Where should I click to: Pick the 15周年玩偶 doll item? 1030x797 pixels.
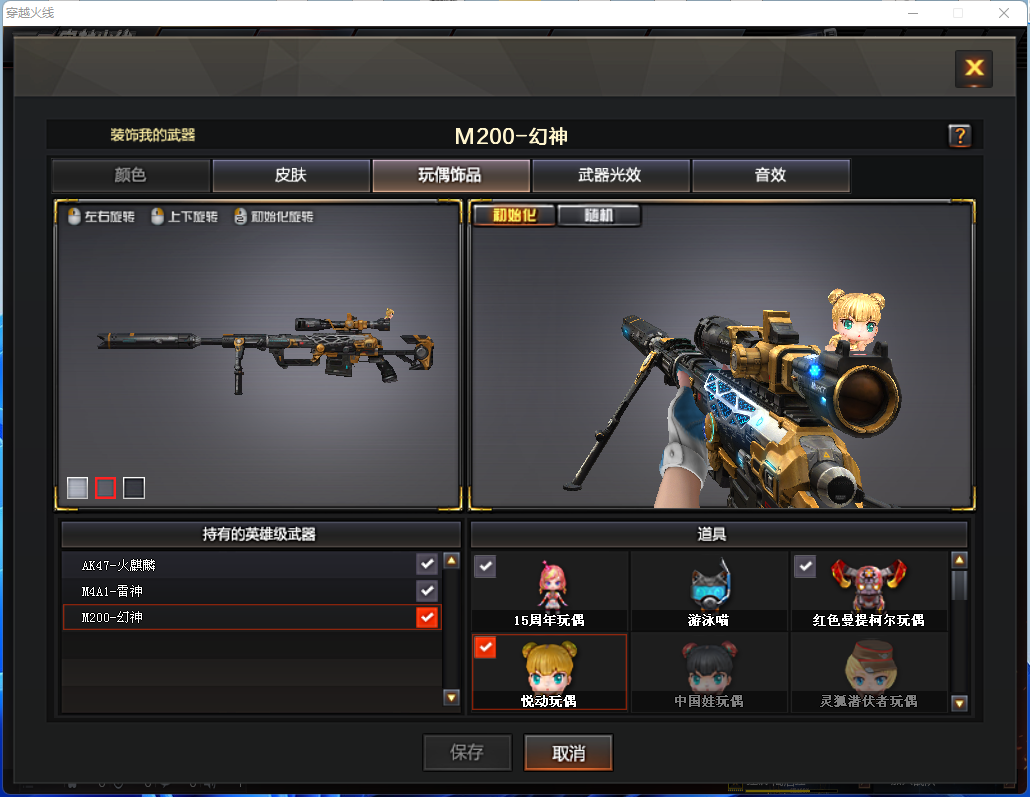[x=549, y=591]
